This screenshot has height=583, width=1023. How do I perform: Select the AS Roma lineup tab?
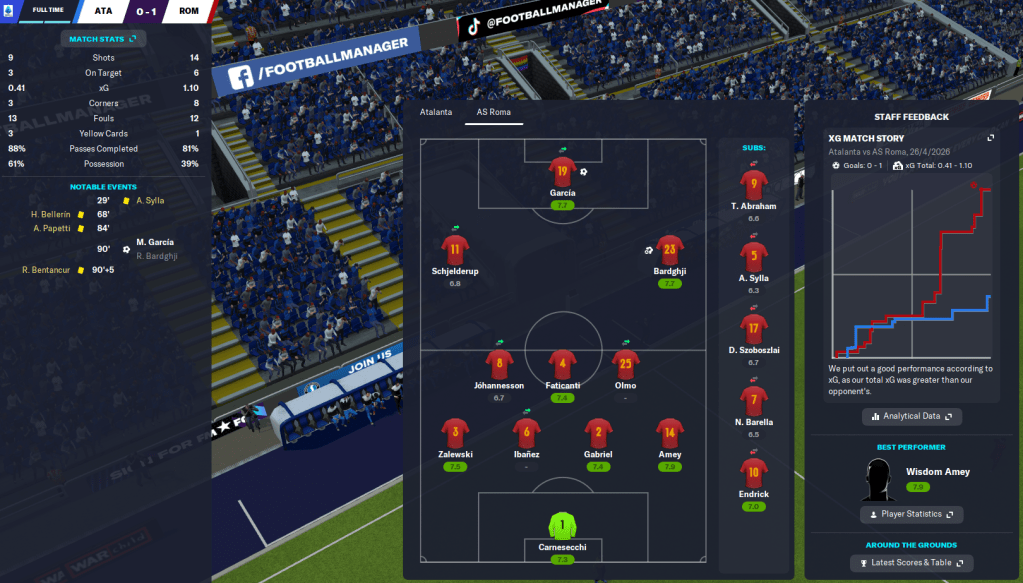[x=494, y=112]
